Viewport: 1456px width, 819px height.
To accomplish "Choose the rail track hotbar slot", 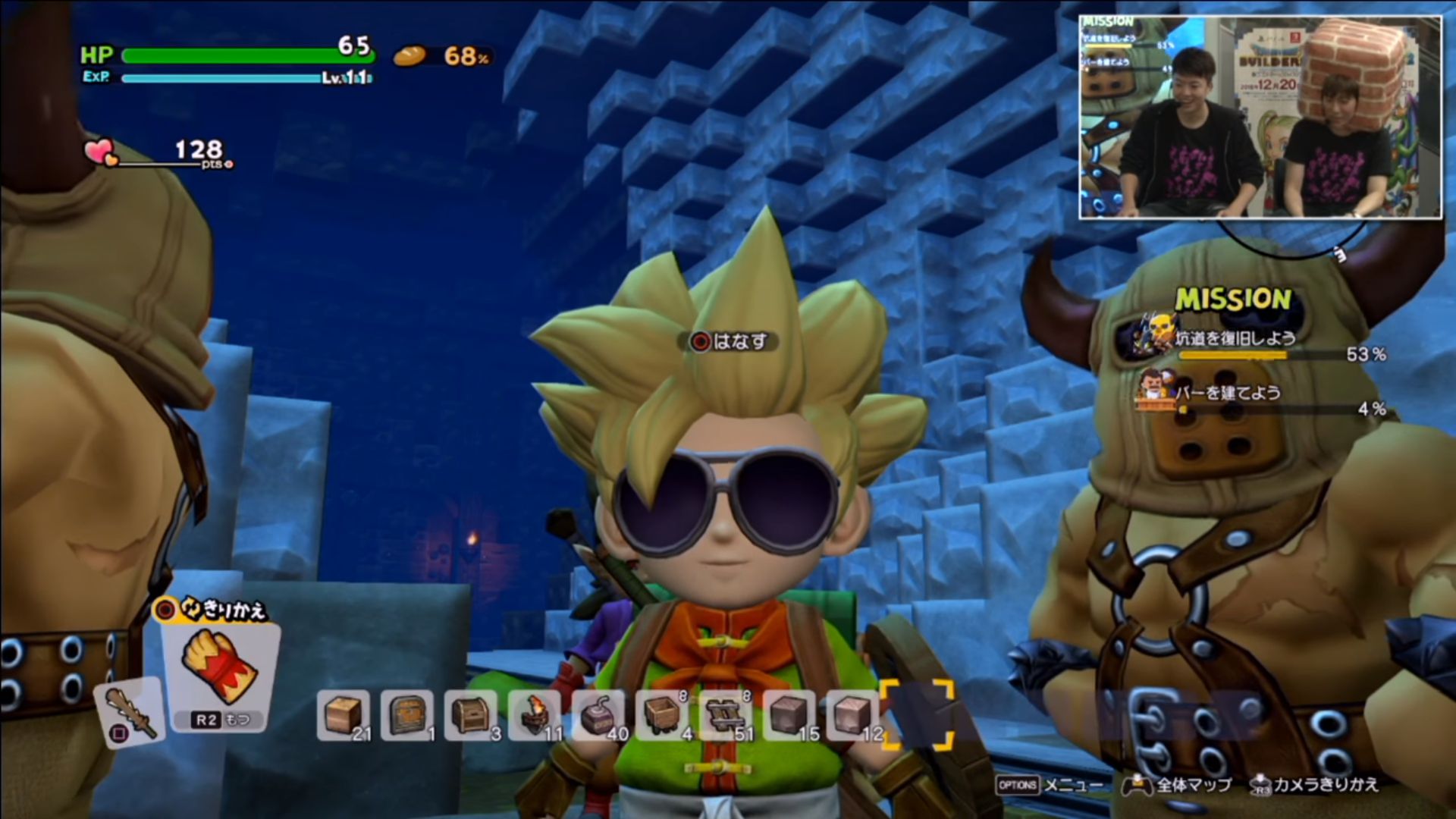I will (x=726, y=715).
